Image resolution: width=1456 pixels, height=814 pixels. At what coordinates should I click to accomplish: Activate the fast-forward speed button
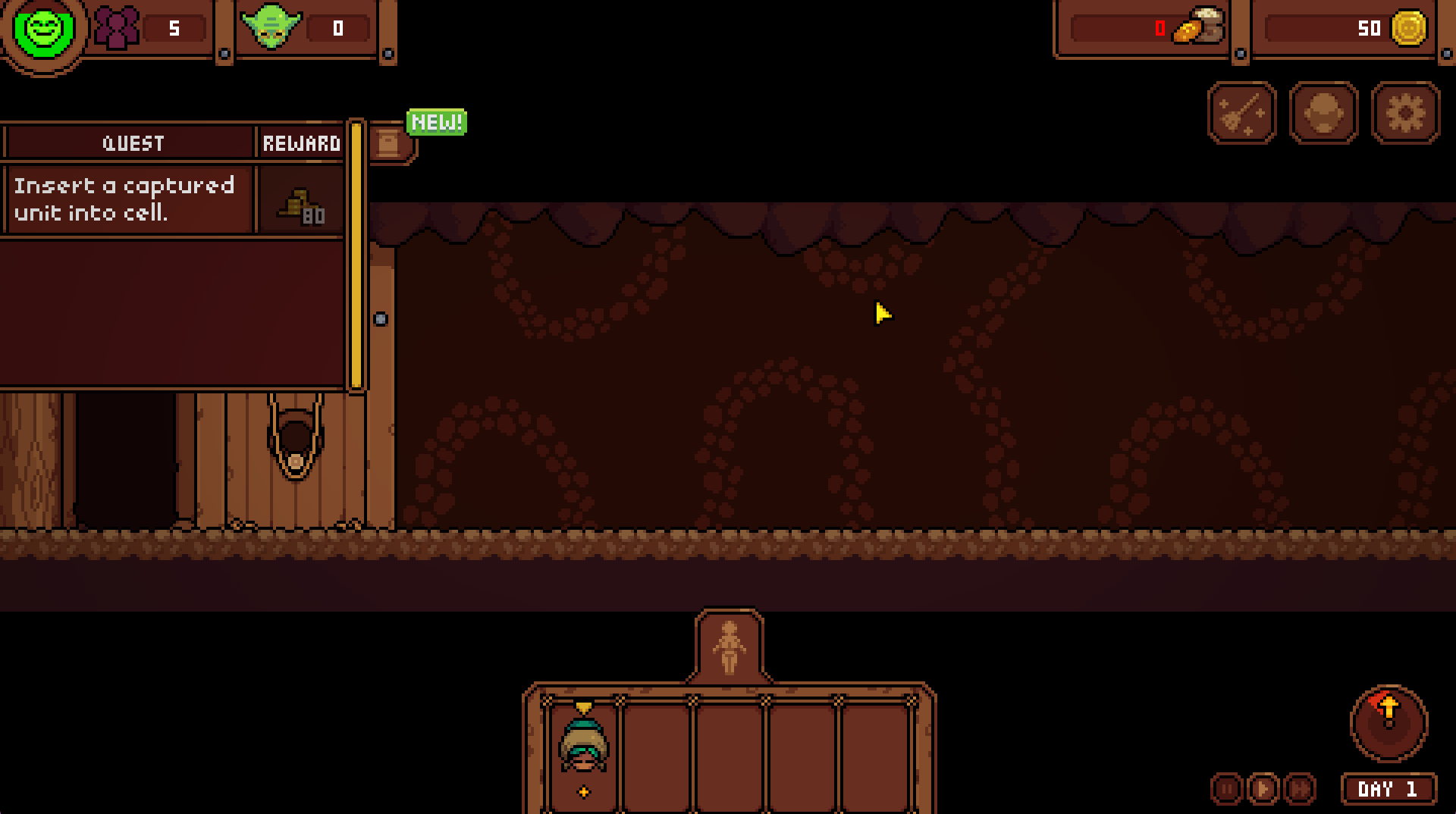coord(1299,789)
